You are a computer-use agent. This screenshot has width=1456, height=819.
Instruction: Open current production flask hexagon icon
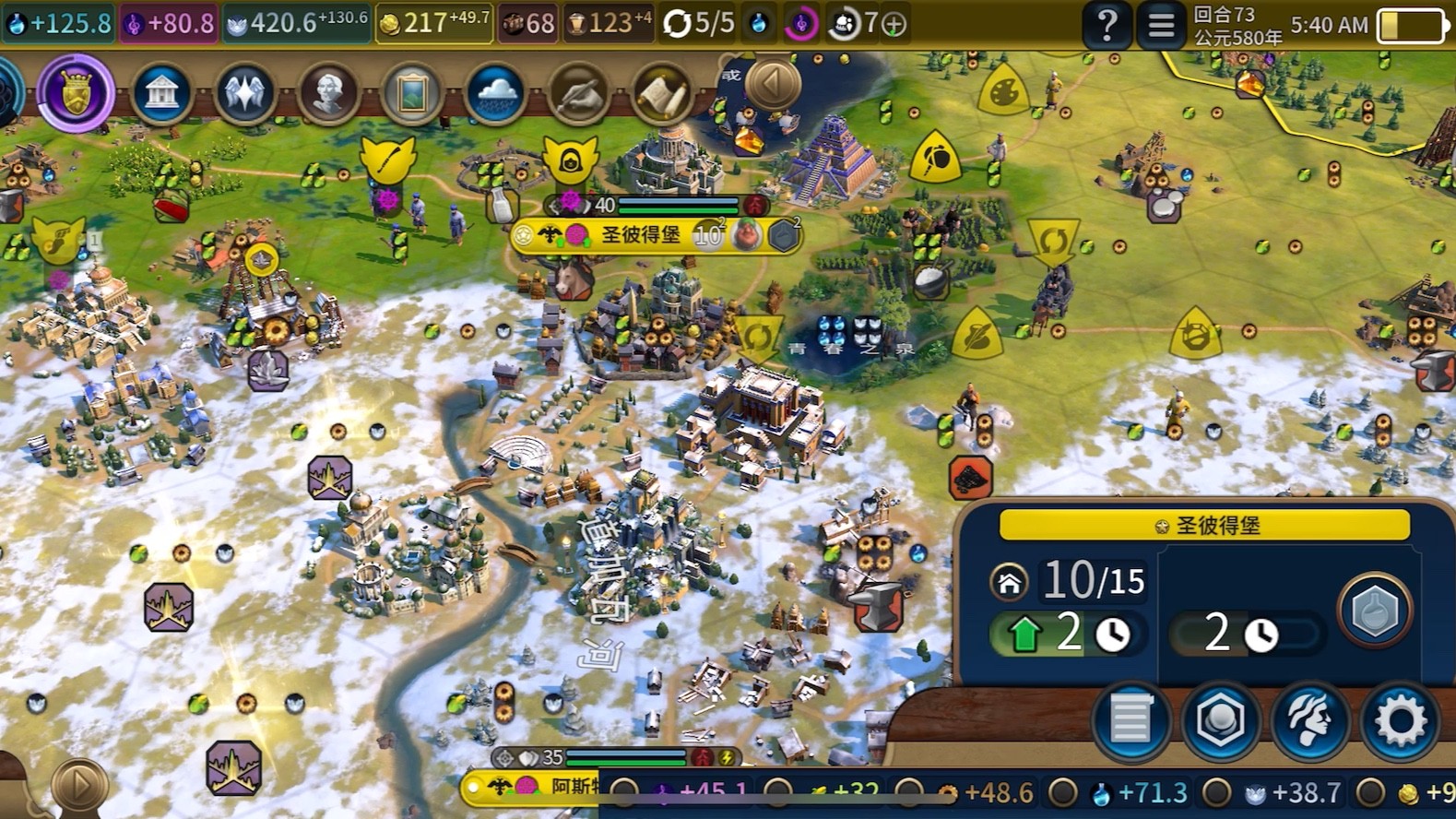(x=1374, y=611)
